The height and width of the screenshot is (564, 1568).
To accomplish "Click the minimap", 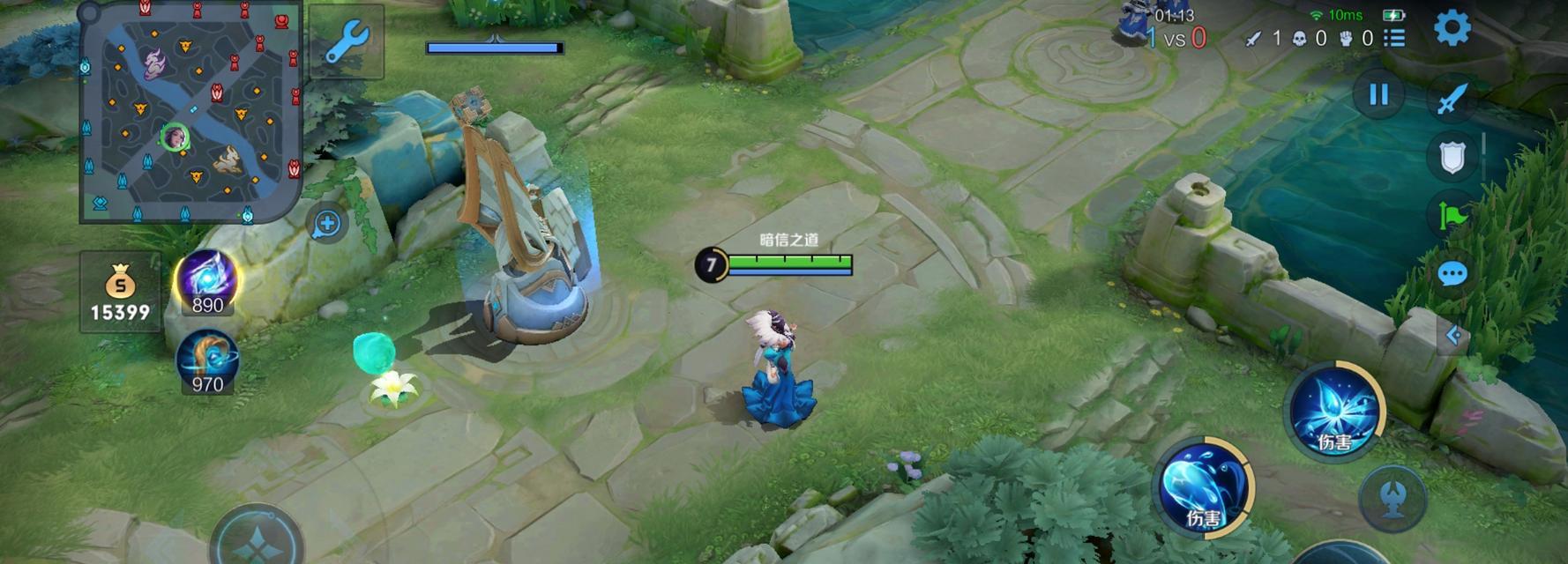I will coord(190,110).
